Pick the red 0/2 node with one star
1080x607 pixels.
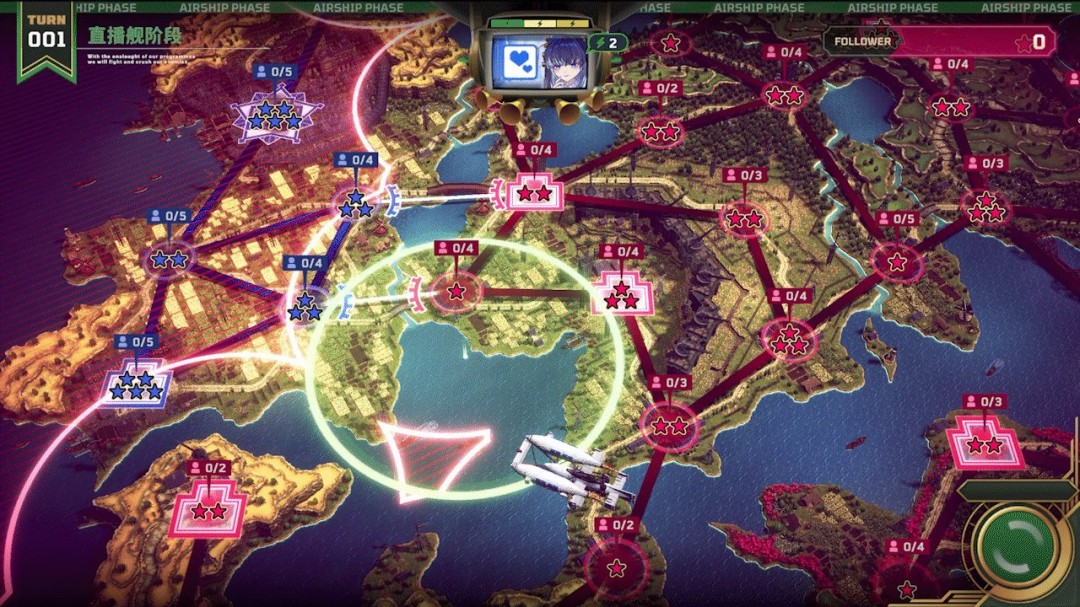[x=616, y=568]
